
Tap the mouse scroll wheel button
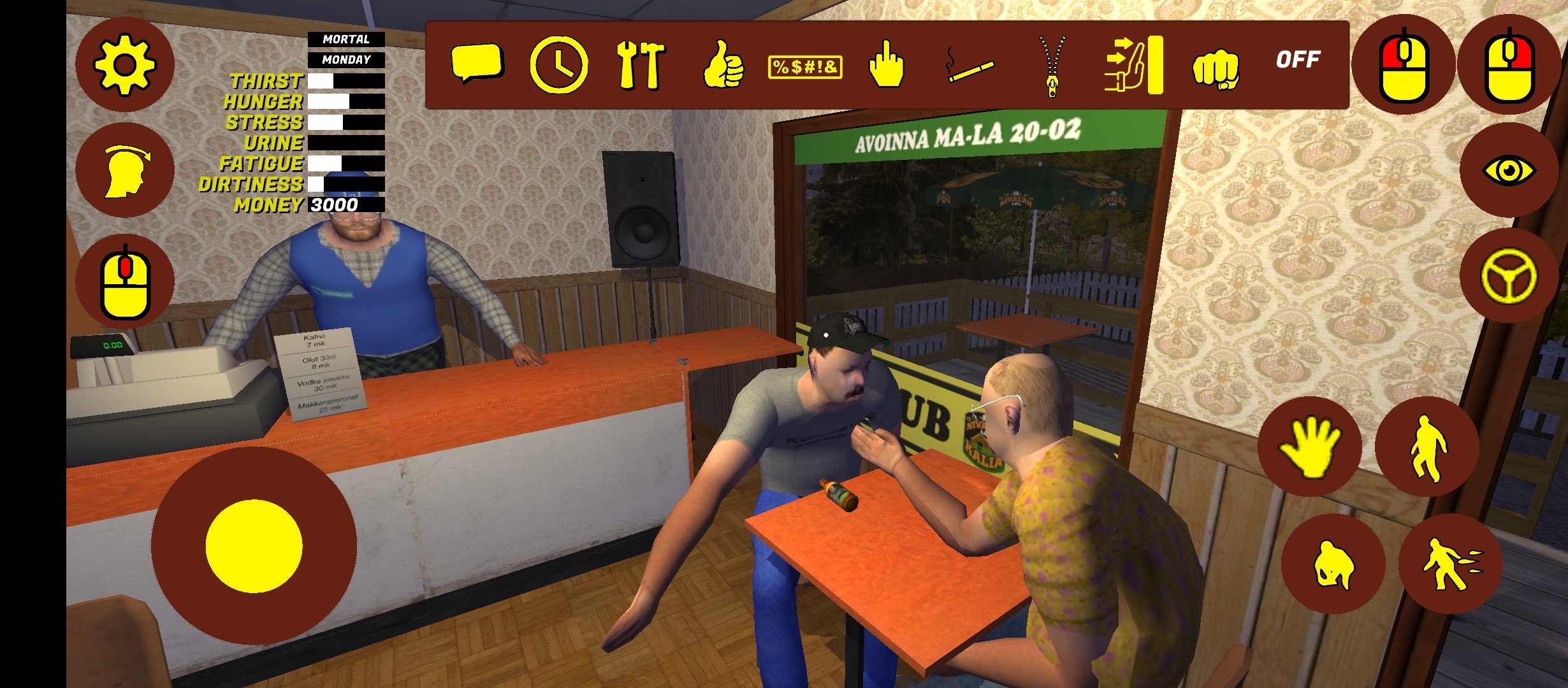point(124,282)
